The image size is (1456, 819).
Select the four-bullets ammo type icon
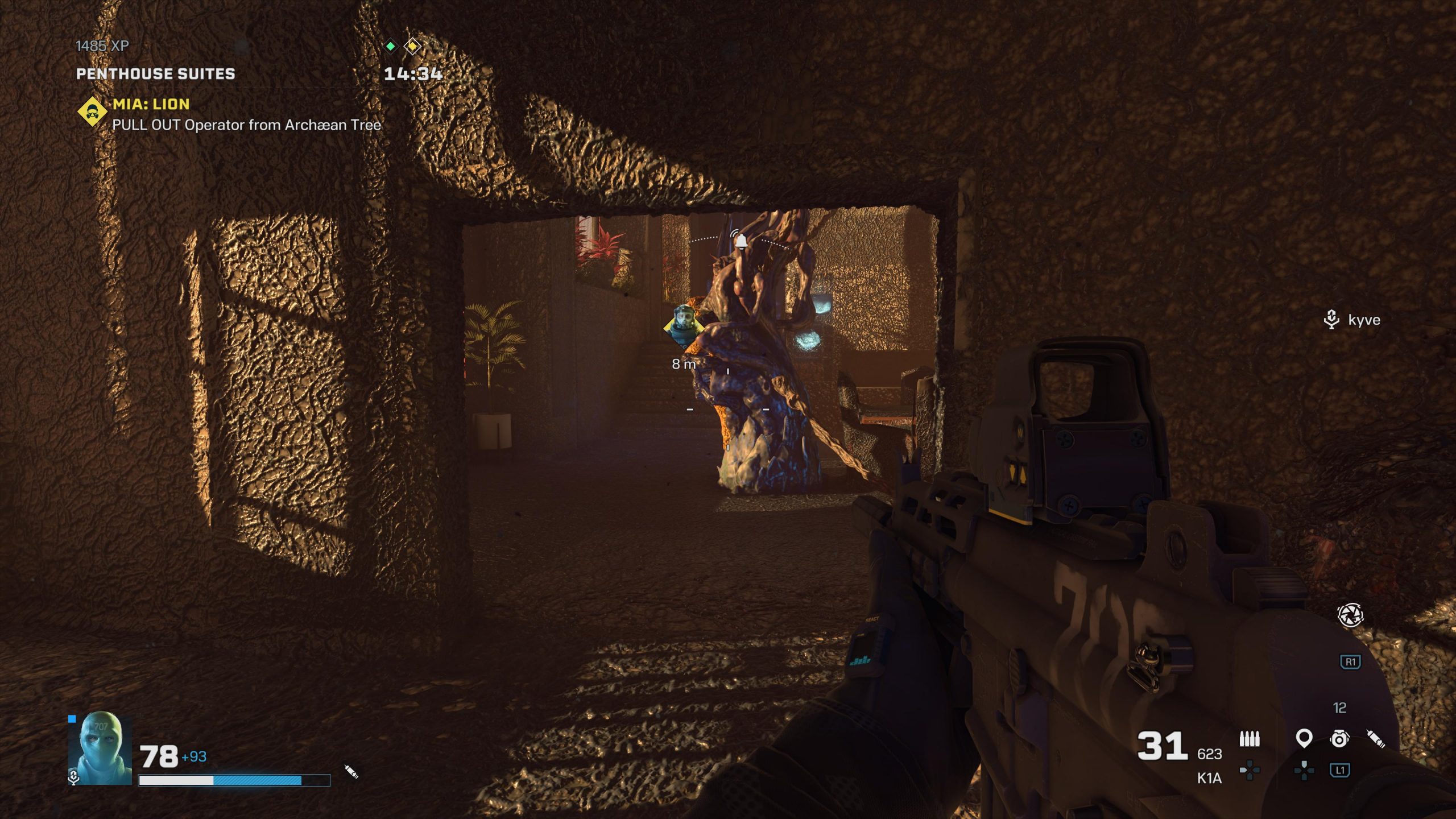click(1250, 739)
